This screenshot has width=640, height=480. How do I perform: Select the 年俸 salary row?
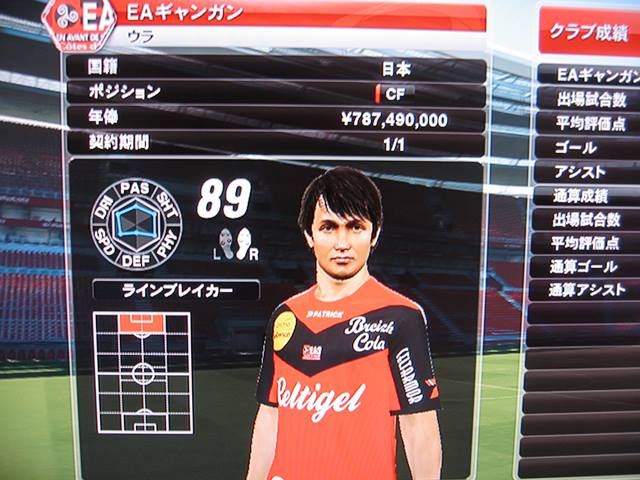pos(275,119)
